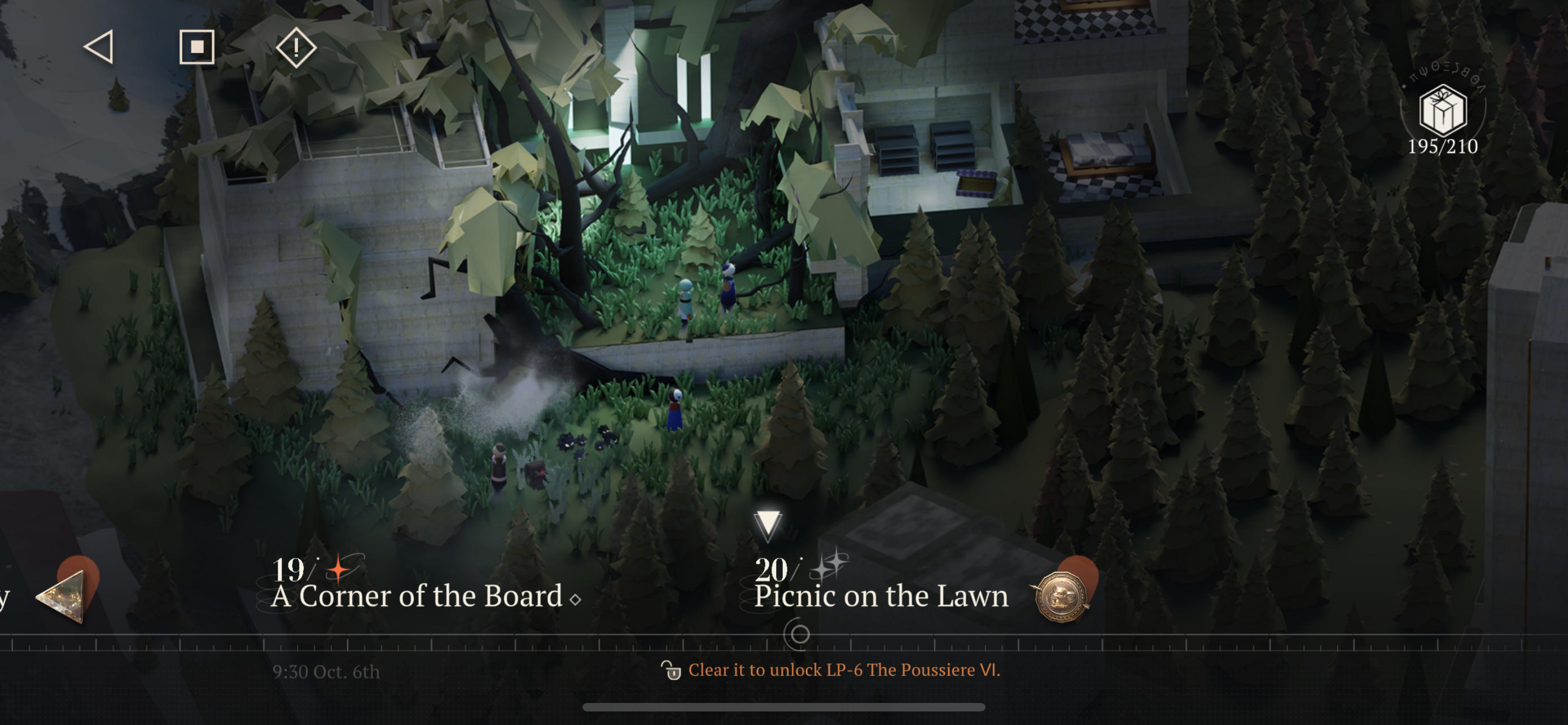Image resolution: width=1568 pixels, height=725 pixels.
Task: Tap the bronze medal coin icon
Action: coord(1062,597)
